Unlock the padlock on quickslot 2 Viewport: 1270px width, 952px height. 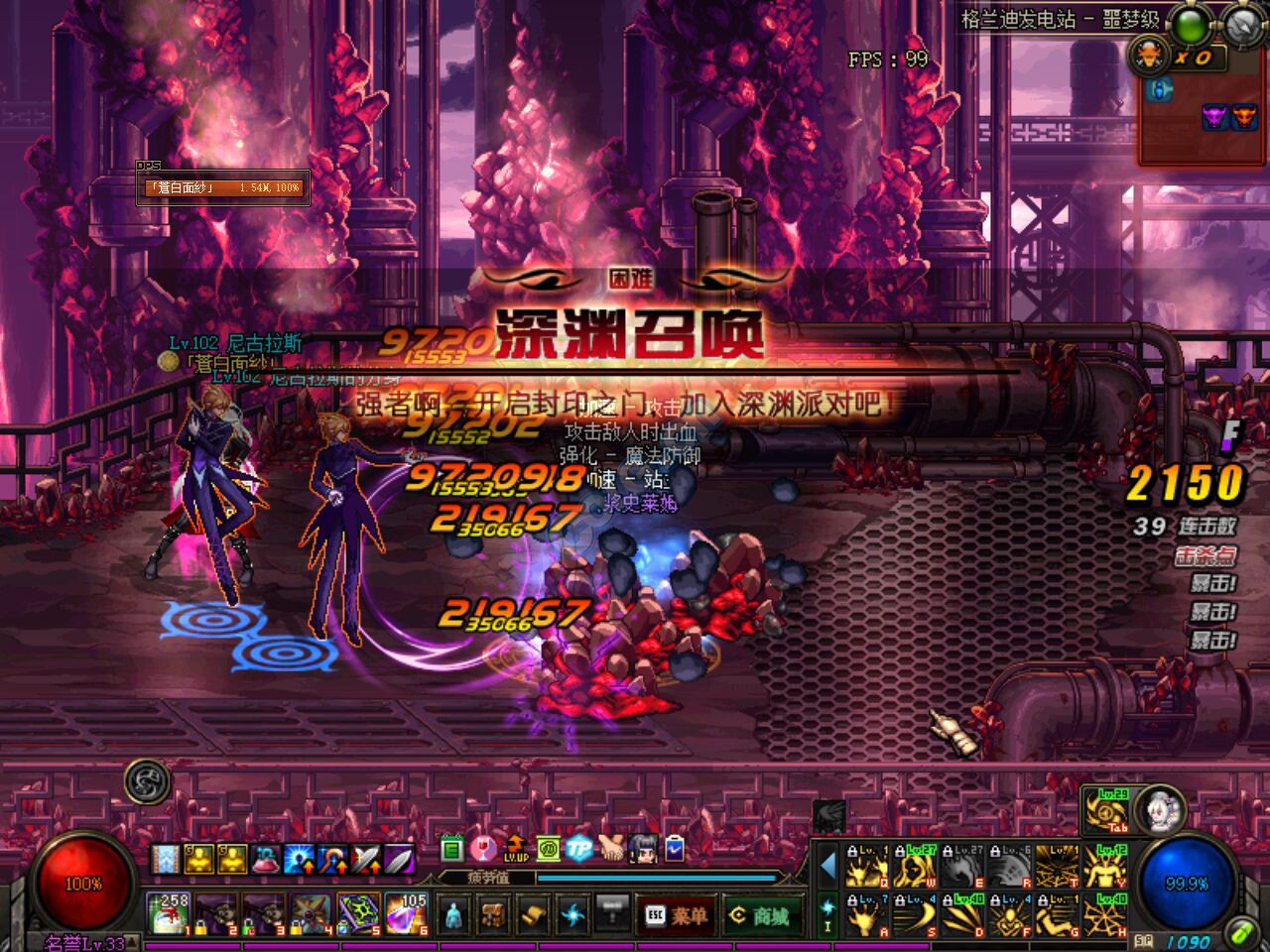click(200, 928)
